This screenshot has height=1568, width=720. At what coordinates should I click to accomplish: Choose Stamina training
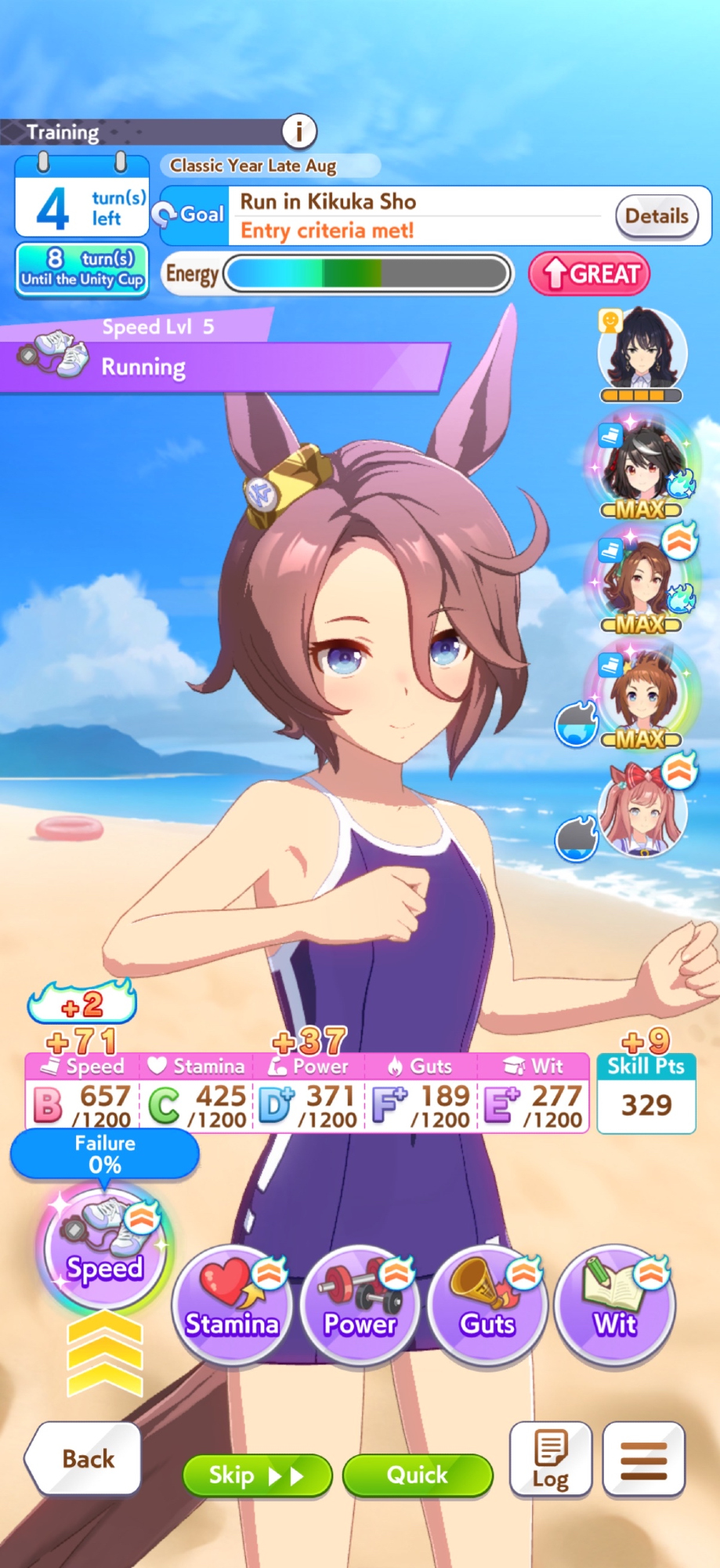(232, 1305)
